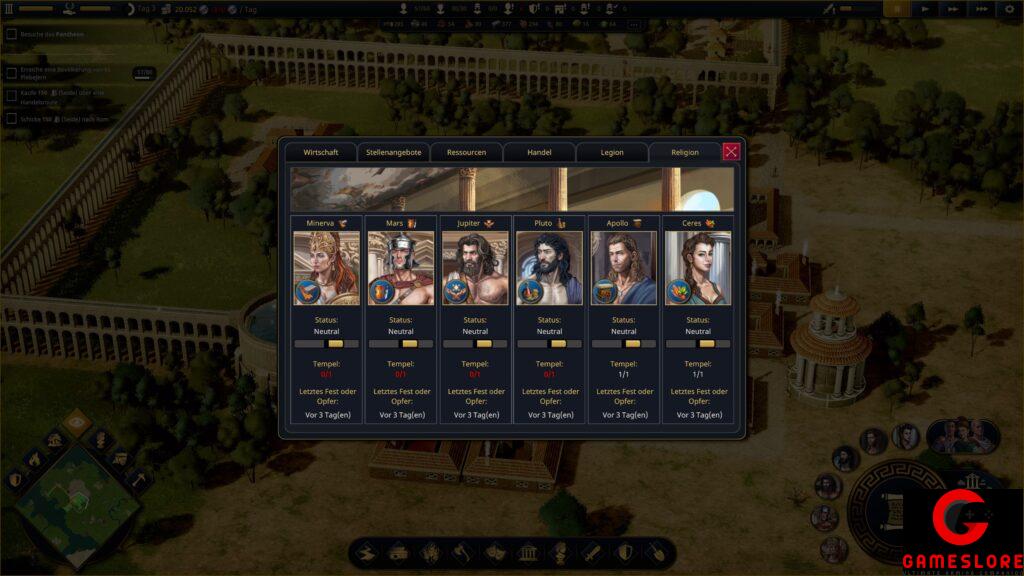This screenshot has height=576, width=1024.
Task: Select the theater masks build category
Action: pos(495,552)
